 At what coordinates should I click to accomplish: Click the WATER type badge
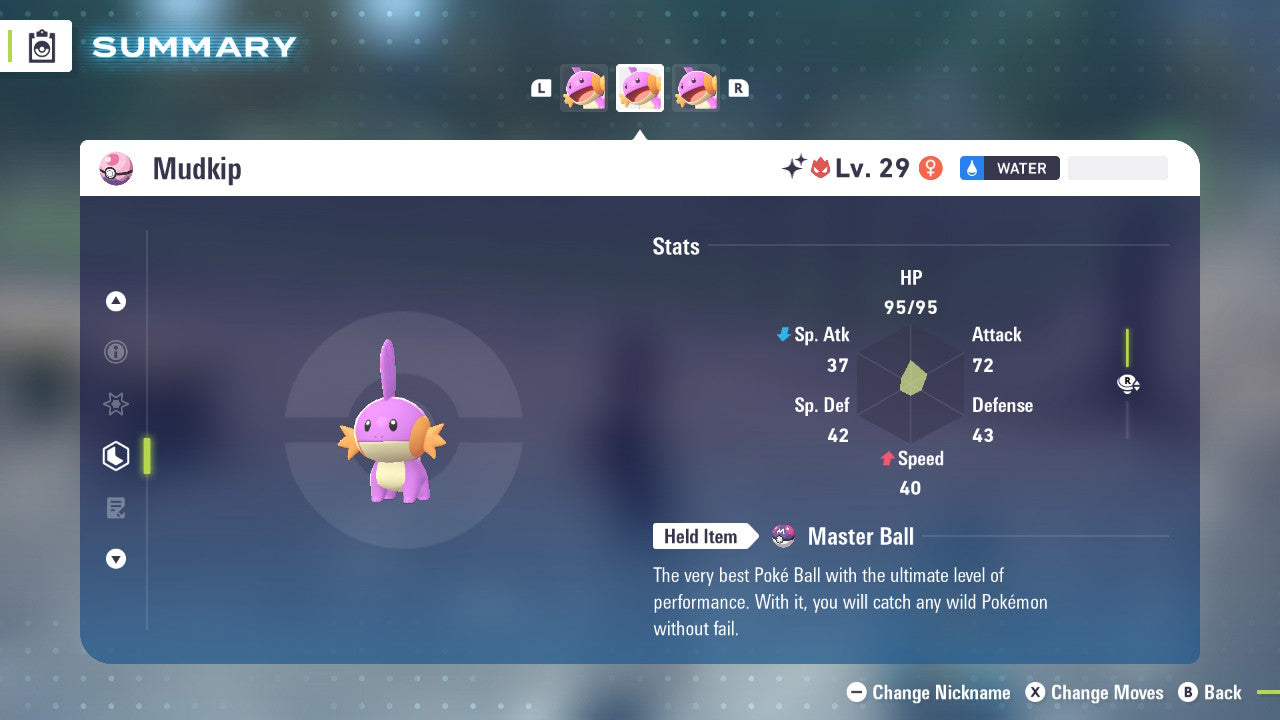1010,168
